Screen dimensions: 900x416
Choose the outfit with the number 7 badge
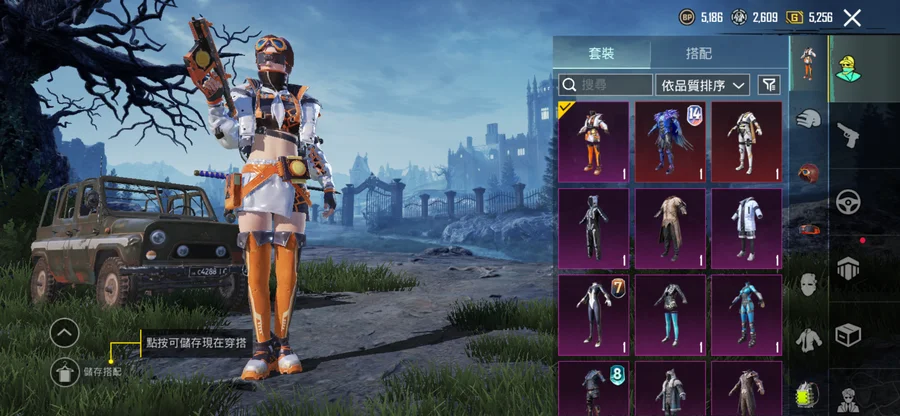593,315
